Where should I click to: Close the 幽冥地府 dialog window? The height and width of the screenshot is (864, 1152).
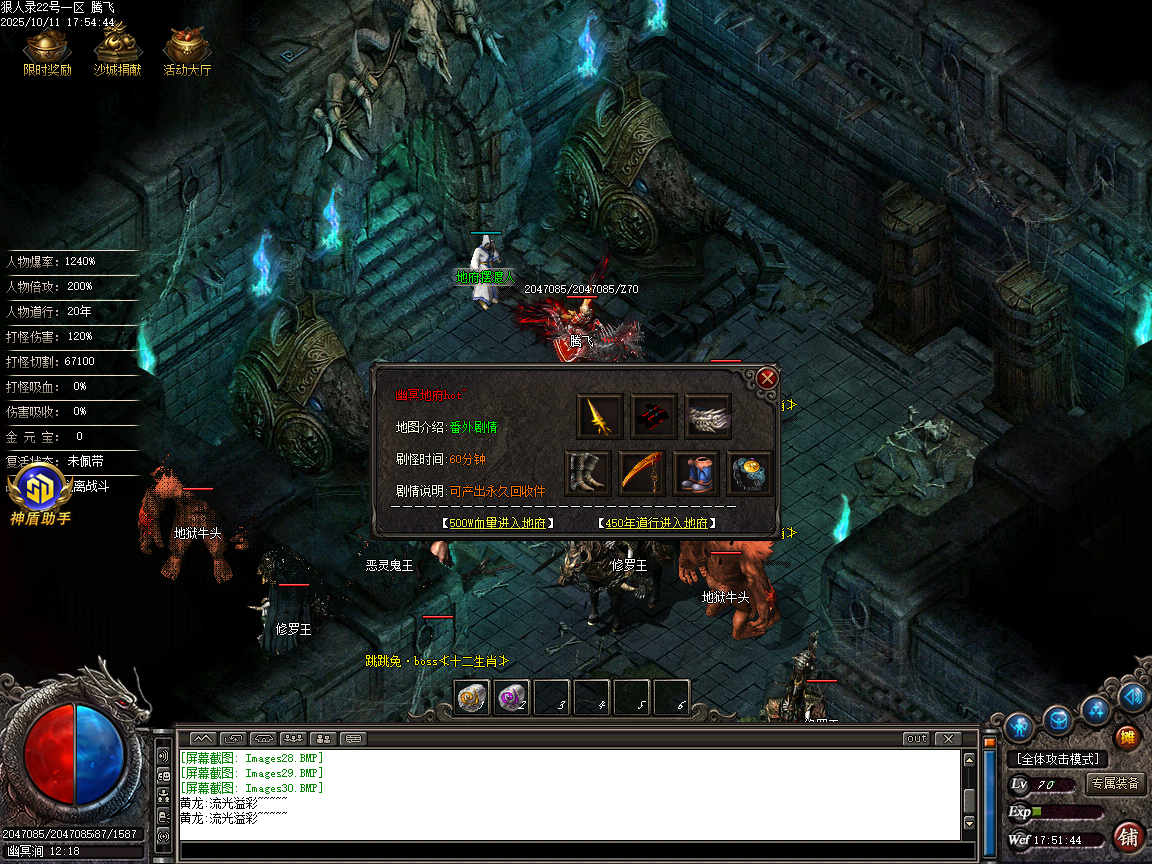pos(767,378)
